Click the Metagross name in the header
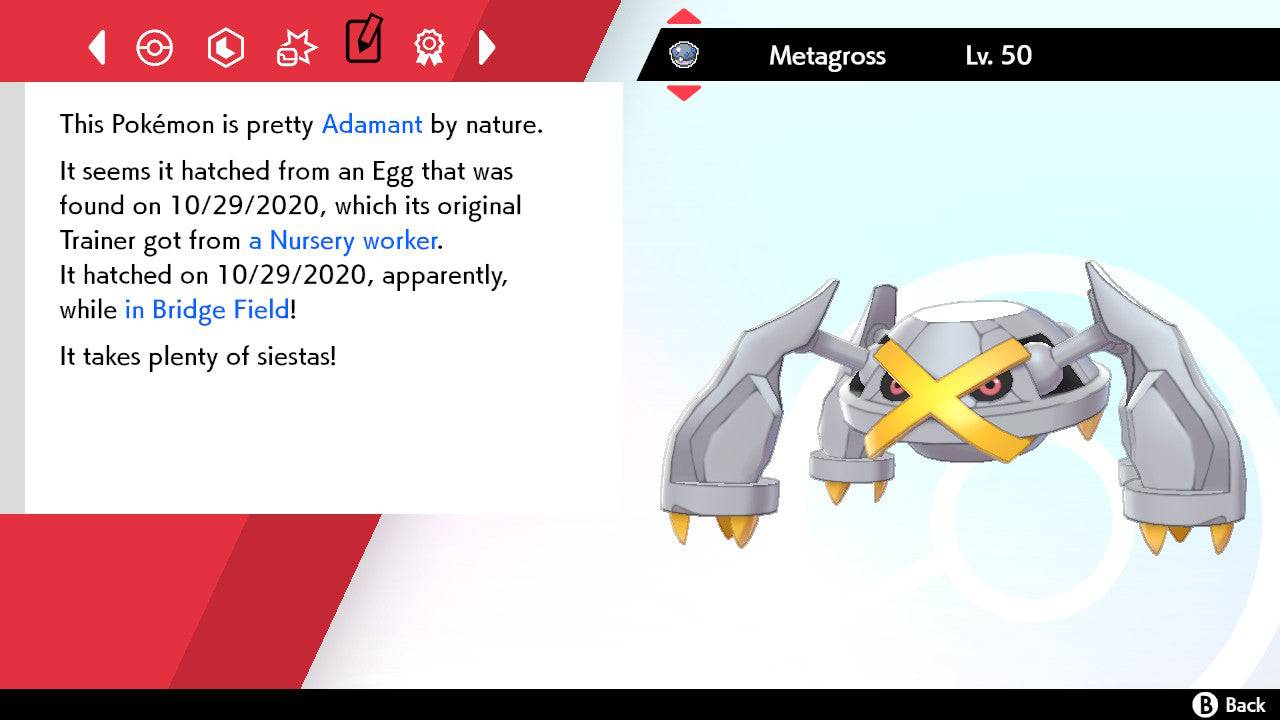The height and width of the screenshot is (720, 1280). [826, 56]
